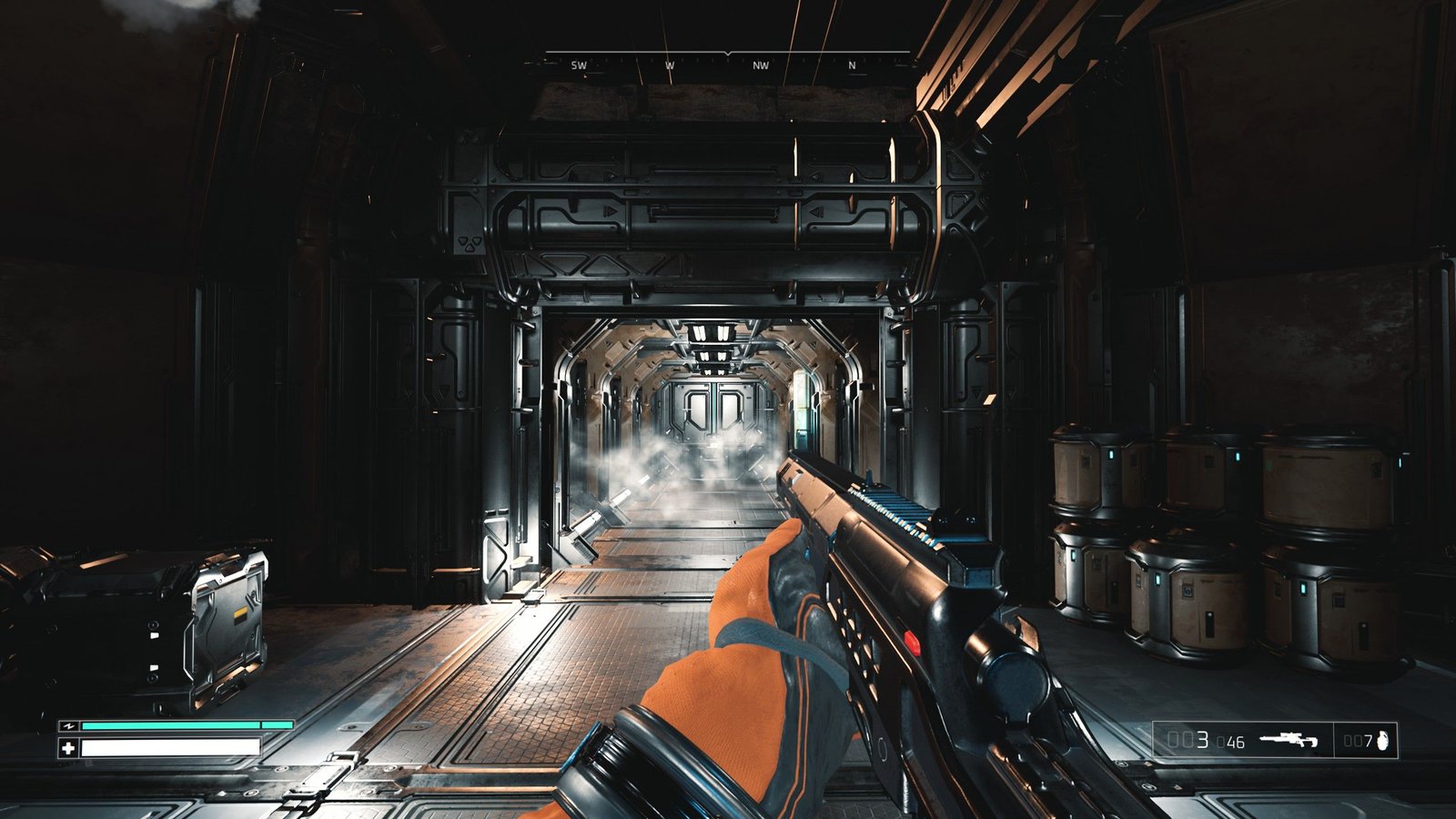Select the rifle weapon icon

pos(1289,740)
